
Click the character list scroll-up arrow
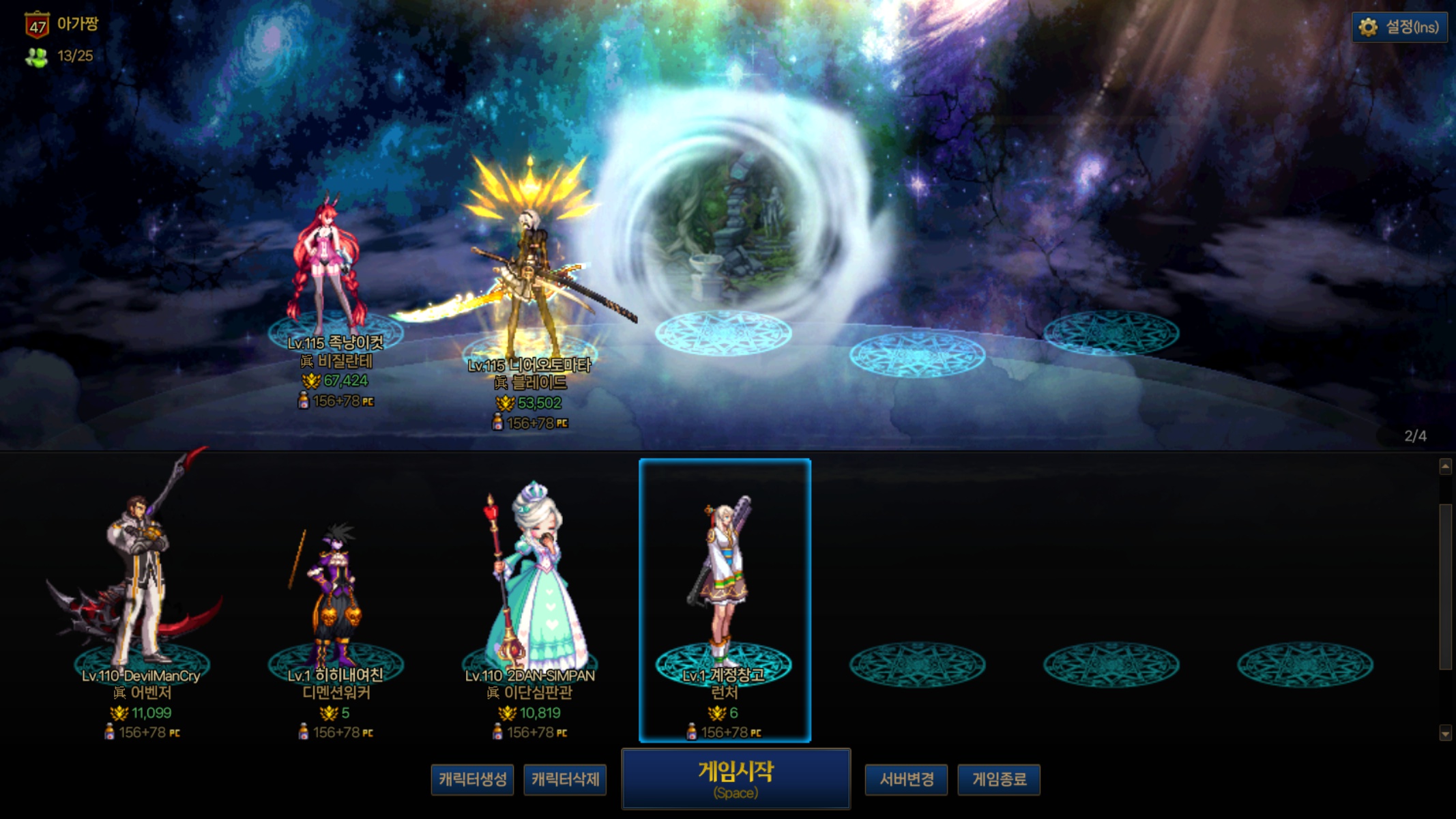[x=1444, y=466]
